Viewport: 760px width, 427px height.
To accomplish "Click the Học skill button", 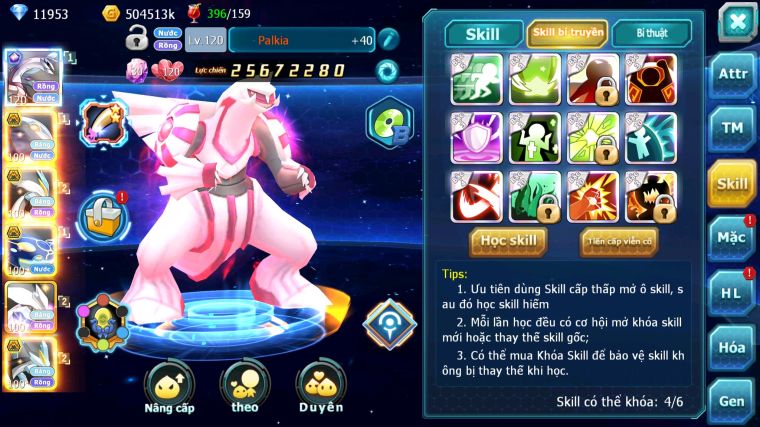I will coord(508,240).
